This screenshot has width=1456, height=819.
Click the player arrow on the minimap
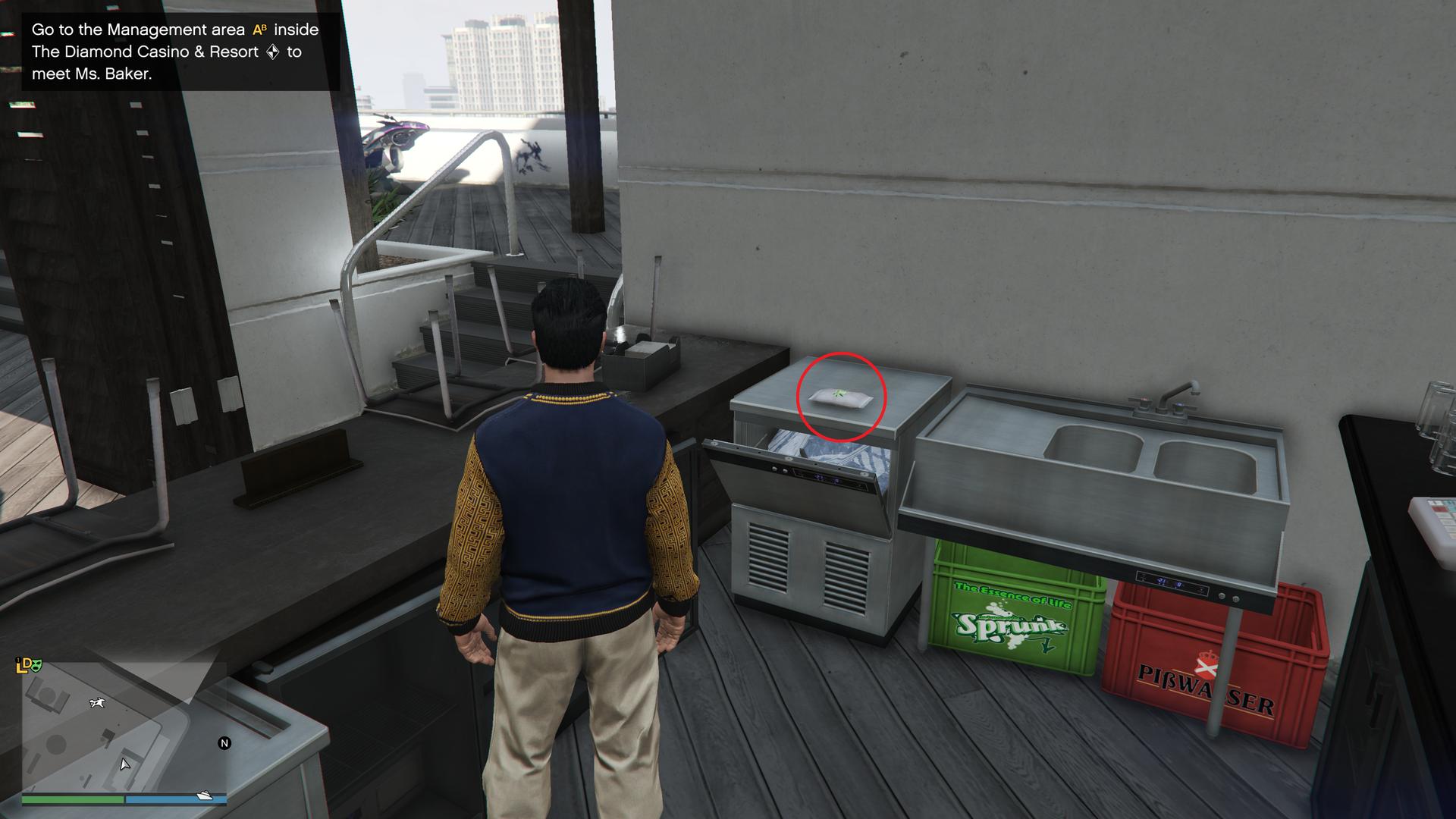(124, 764)
